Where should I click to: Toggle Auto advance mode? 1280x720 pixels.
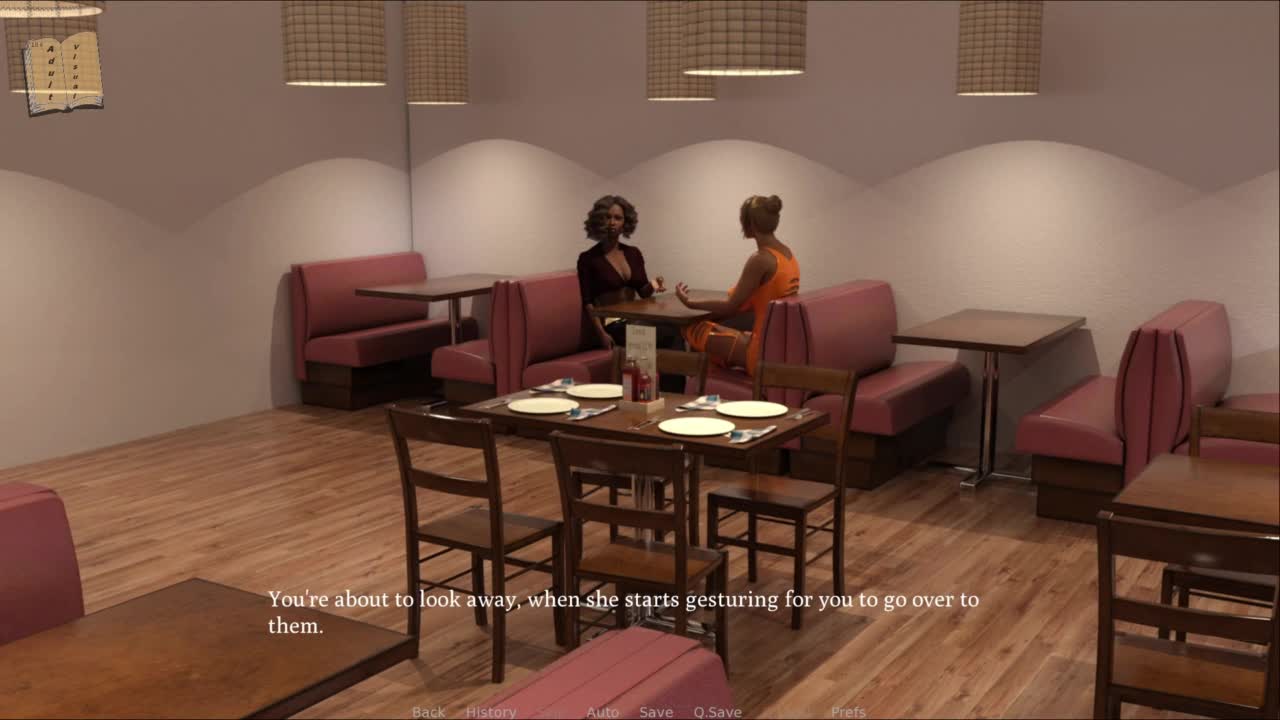pyautogui.click(x=602, y=712)
